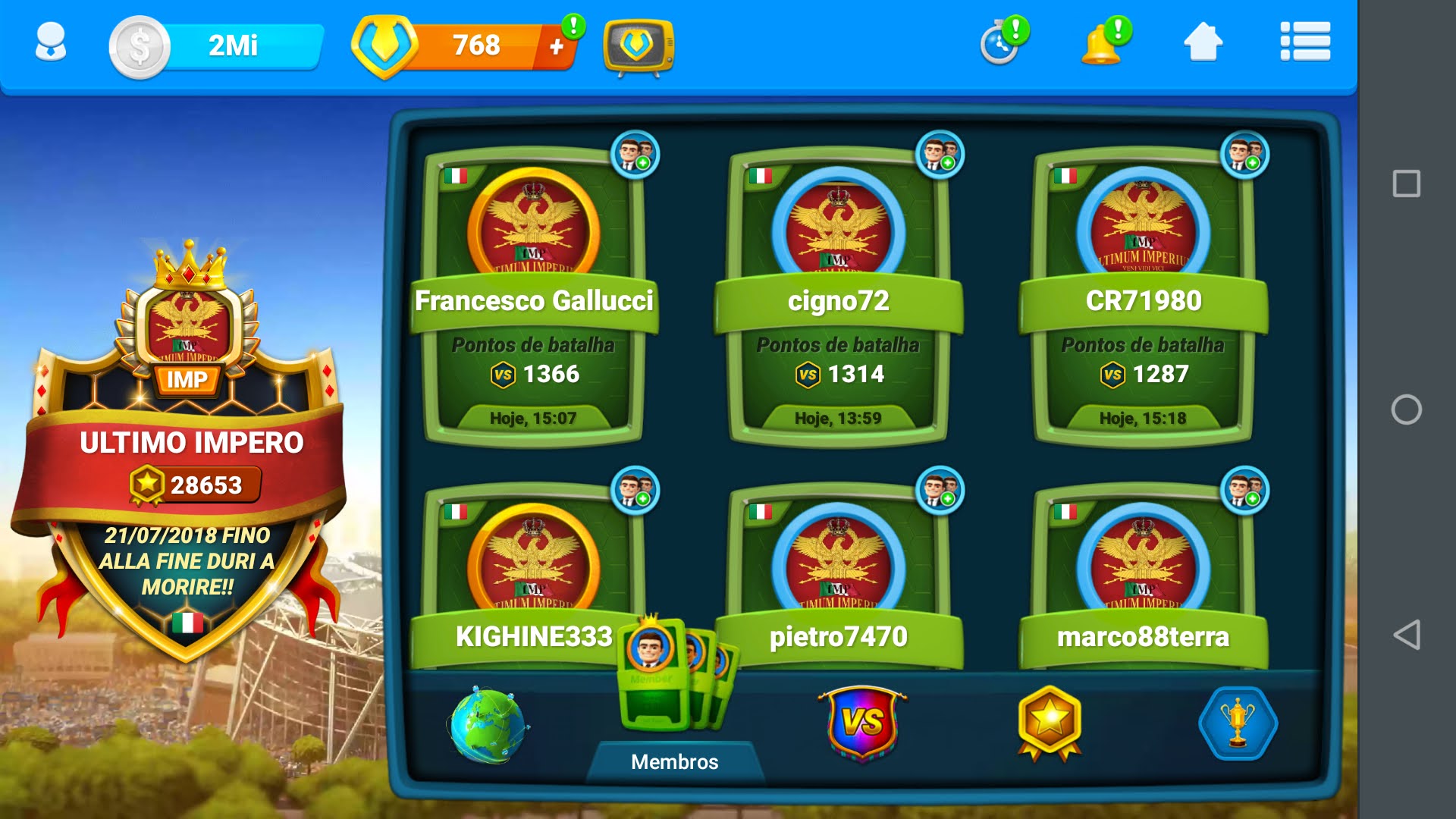This screenshot has height=819, width=1456.
Task: Go to the home screen
Action: point(1203,42)
